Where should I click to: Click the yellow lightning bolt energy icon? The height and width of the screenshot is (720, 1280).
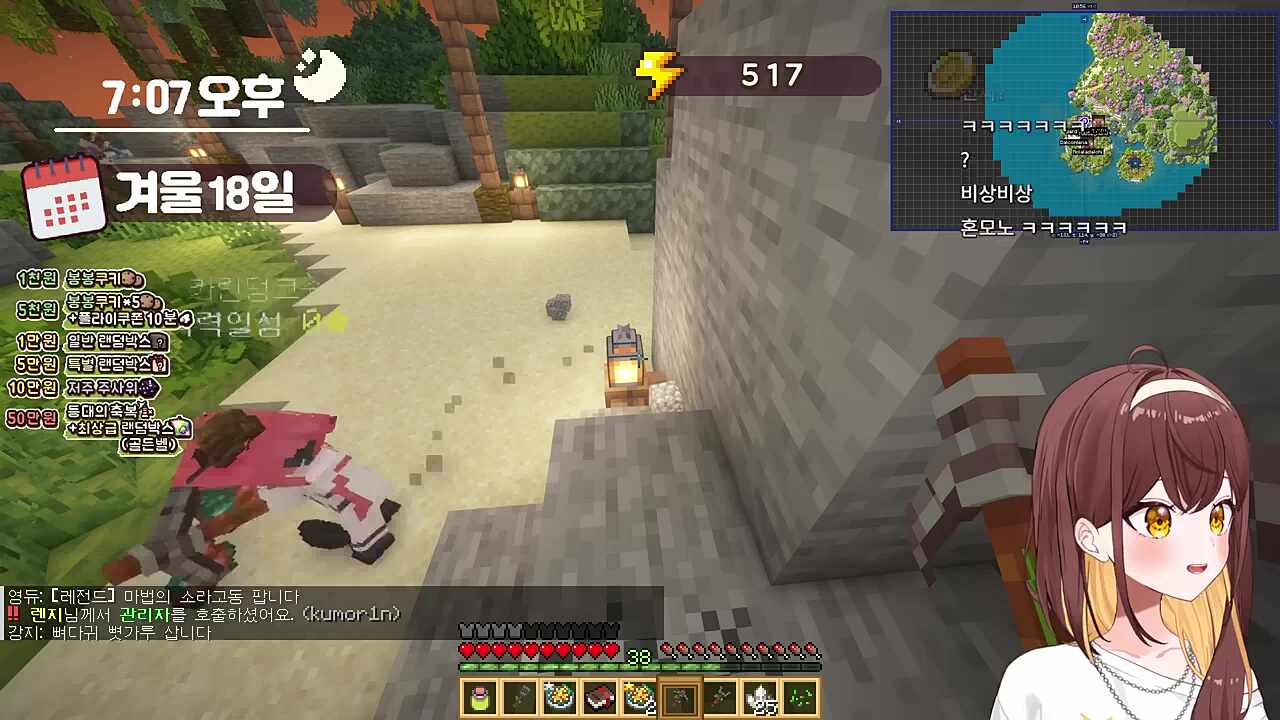coord(659,74)
